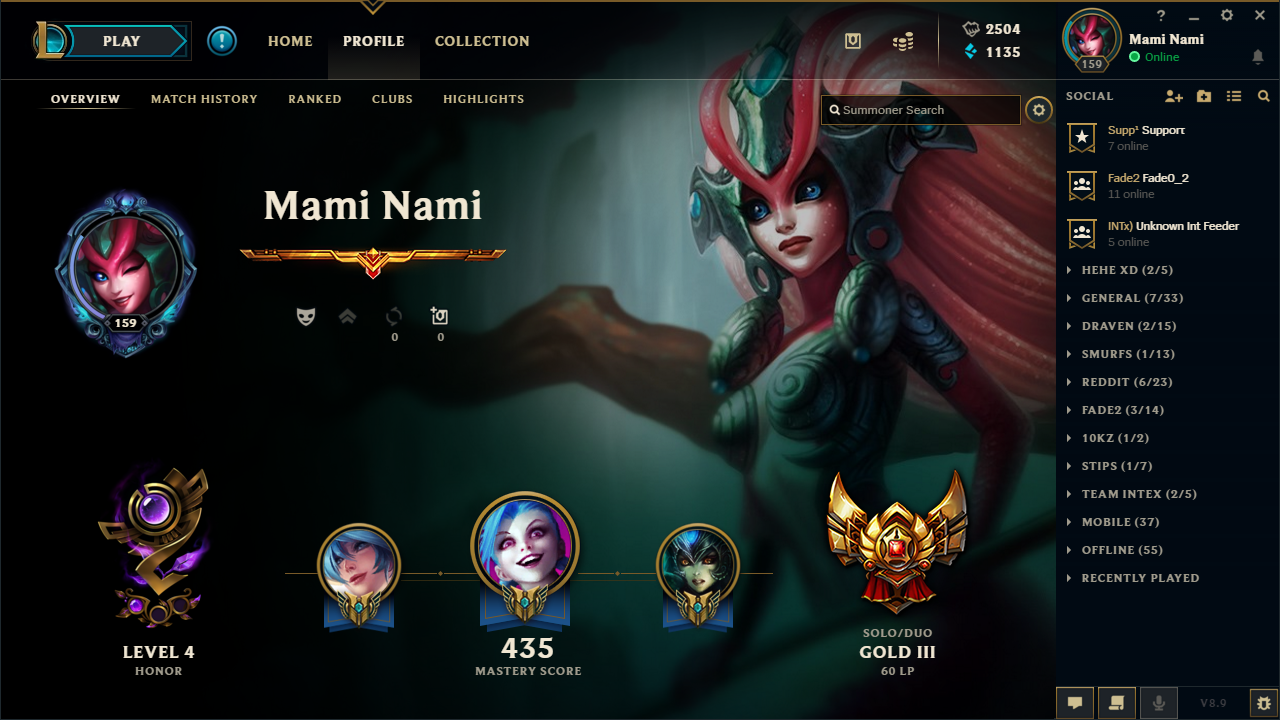Viewport: 1280px width, 720px height.
Task: Click inside the Summoner Search field
Action: click(x=920, y=110)
